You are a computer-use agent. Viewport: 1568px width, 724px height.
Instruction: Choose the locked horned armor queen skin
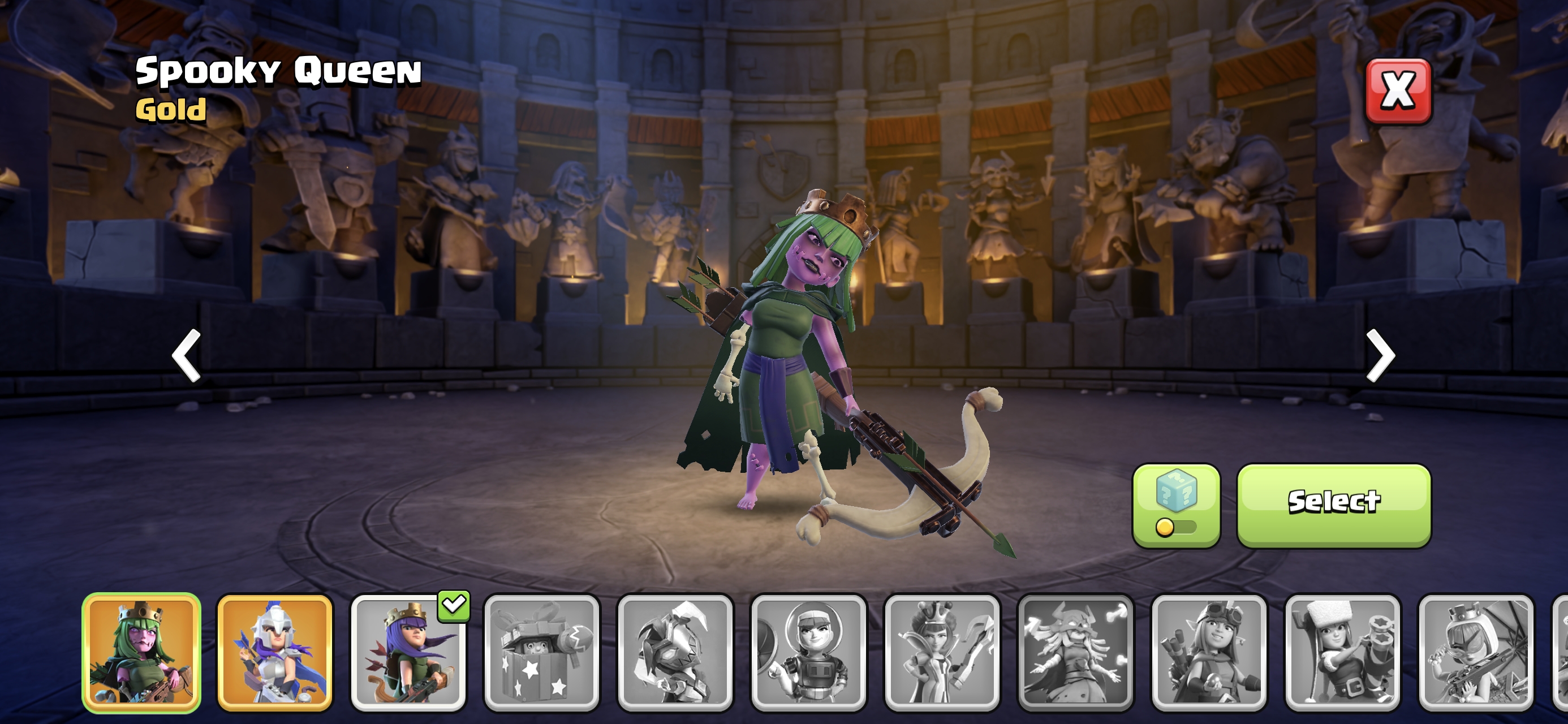(675, 652)
